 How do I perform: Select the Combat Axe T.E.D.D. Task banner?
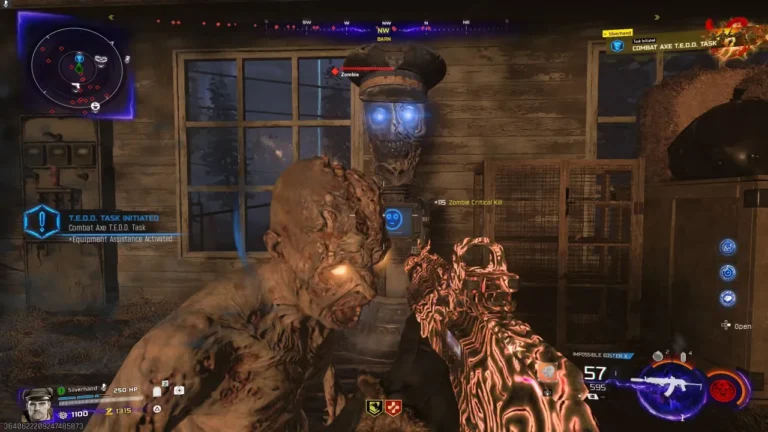[665, 45]
